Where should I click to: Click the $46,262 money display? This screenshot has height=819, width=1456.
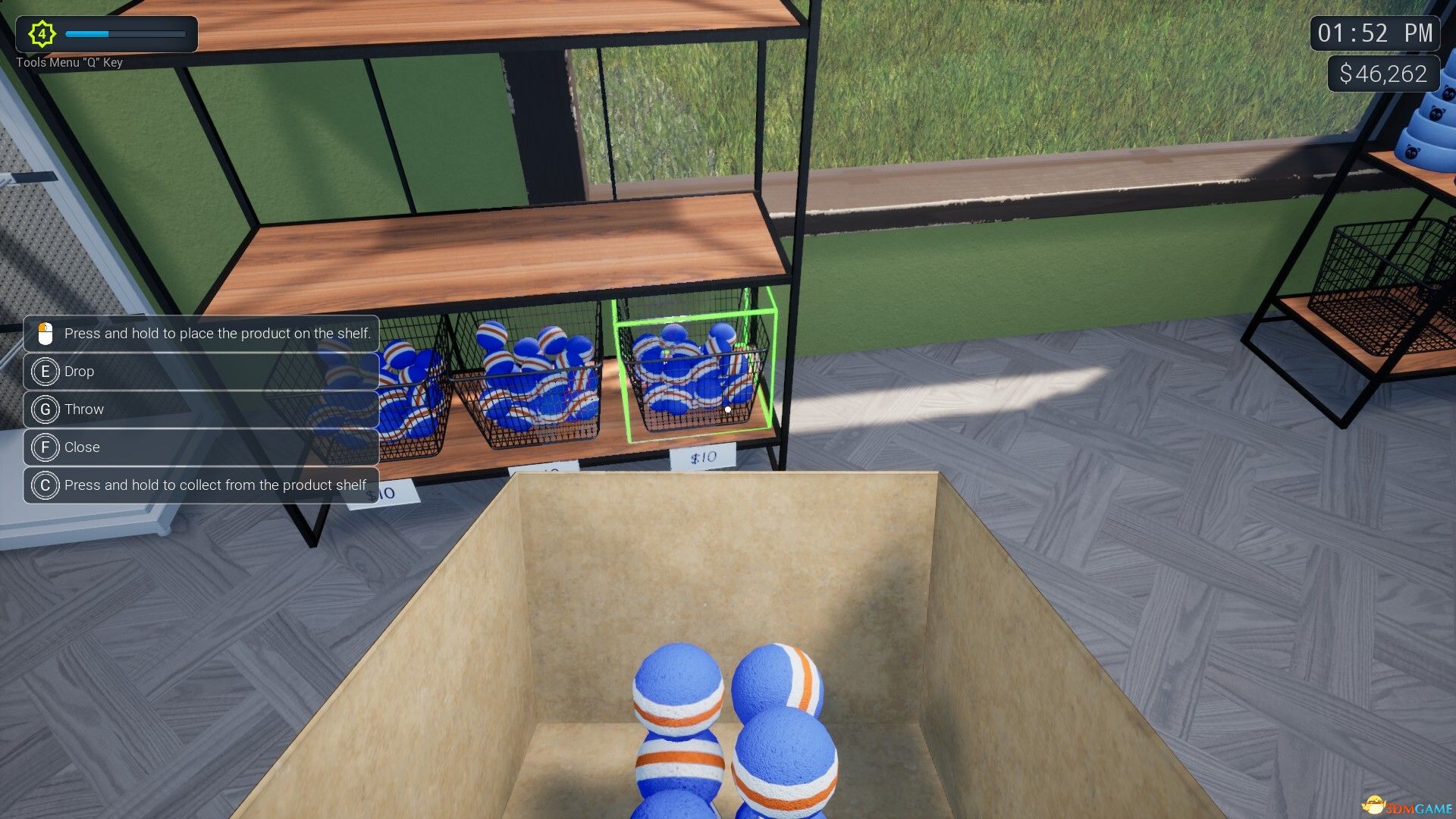click(1383, 74)
